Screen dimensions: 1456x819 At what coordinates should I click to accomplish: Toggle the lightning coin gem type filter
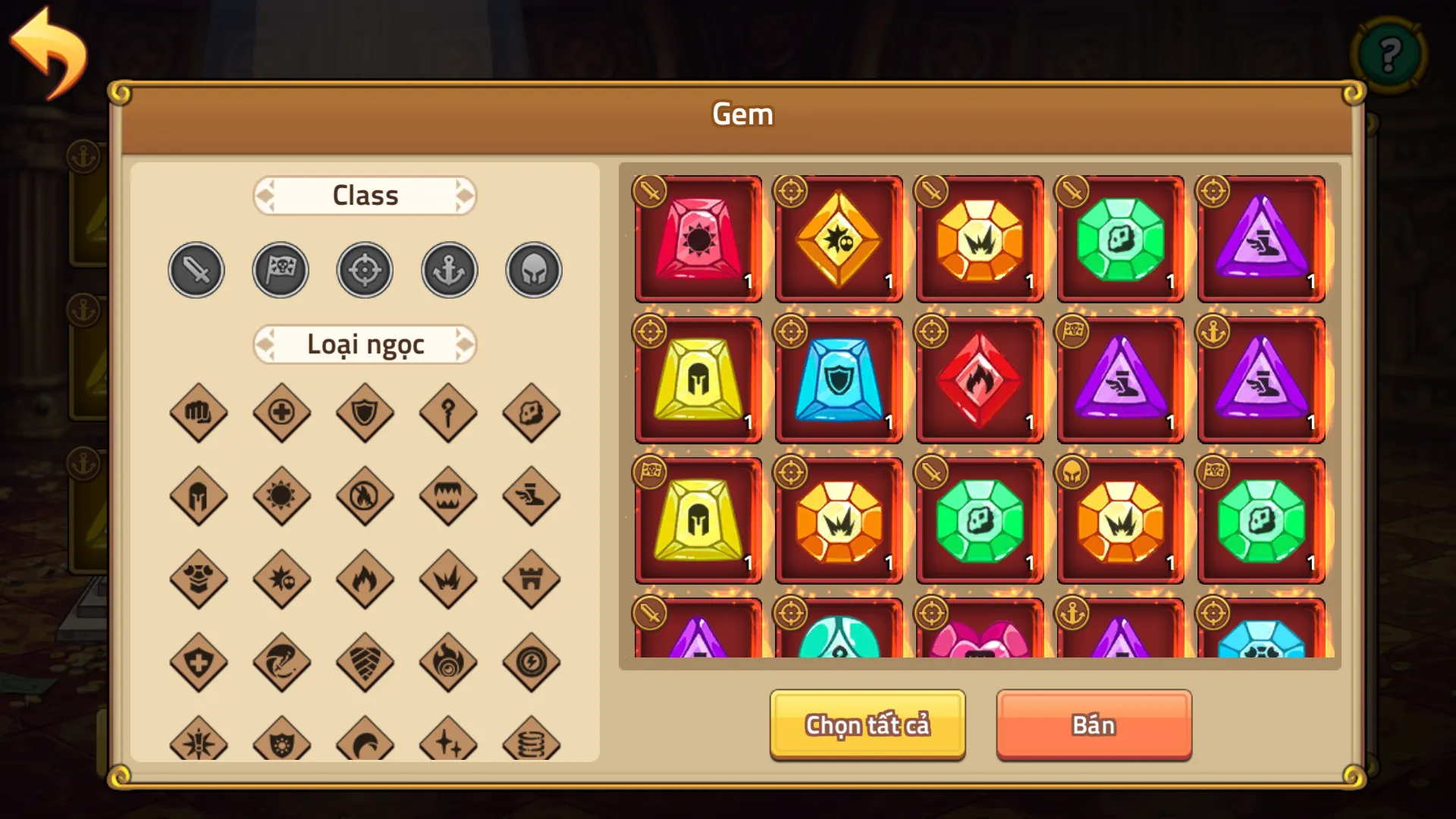(x=532, y=664)
